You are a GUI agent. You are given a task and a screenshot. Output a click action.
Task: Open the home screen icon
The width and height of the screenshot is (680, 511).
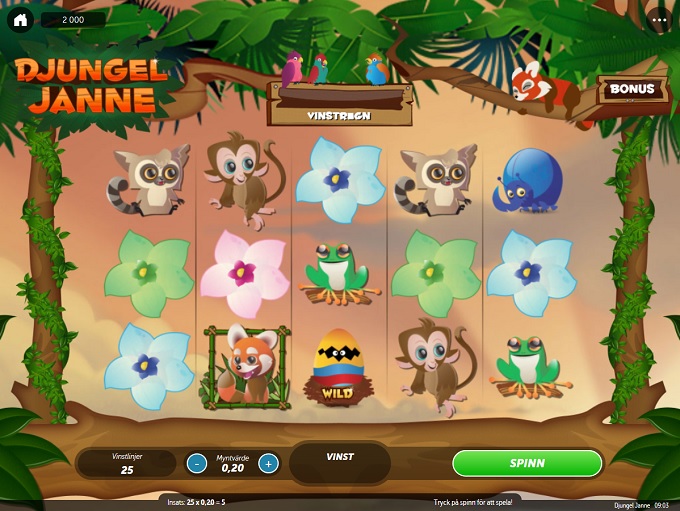pos(20,20)
